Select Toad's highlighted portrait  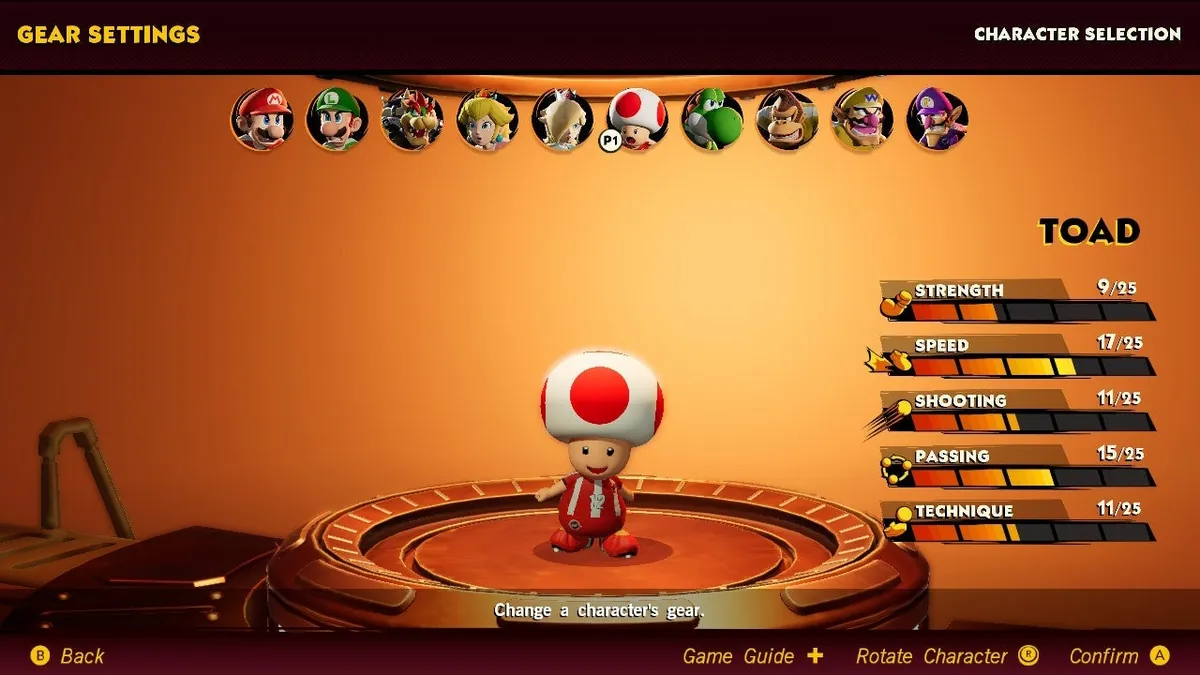tap(637, 119)
